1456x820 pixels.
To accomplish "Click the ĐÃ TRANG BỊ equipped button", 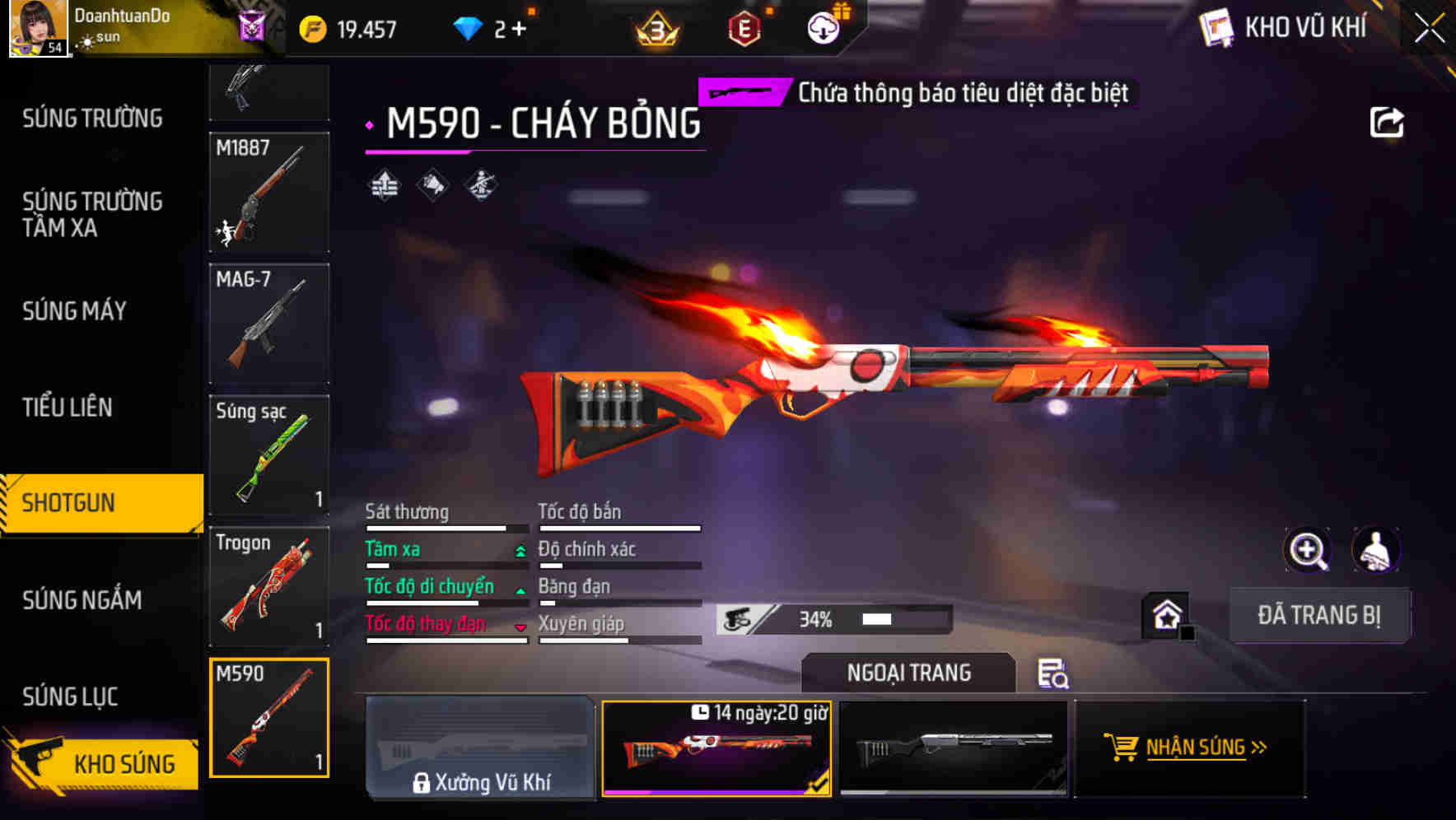I will (1319, 615).
